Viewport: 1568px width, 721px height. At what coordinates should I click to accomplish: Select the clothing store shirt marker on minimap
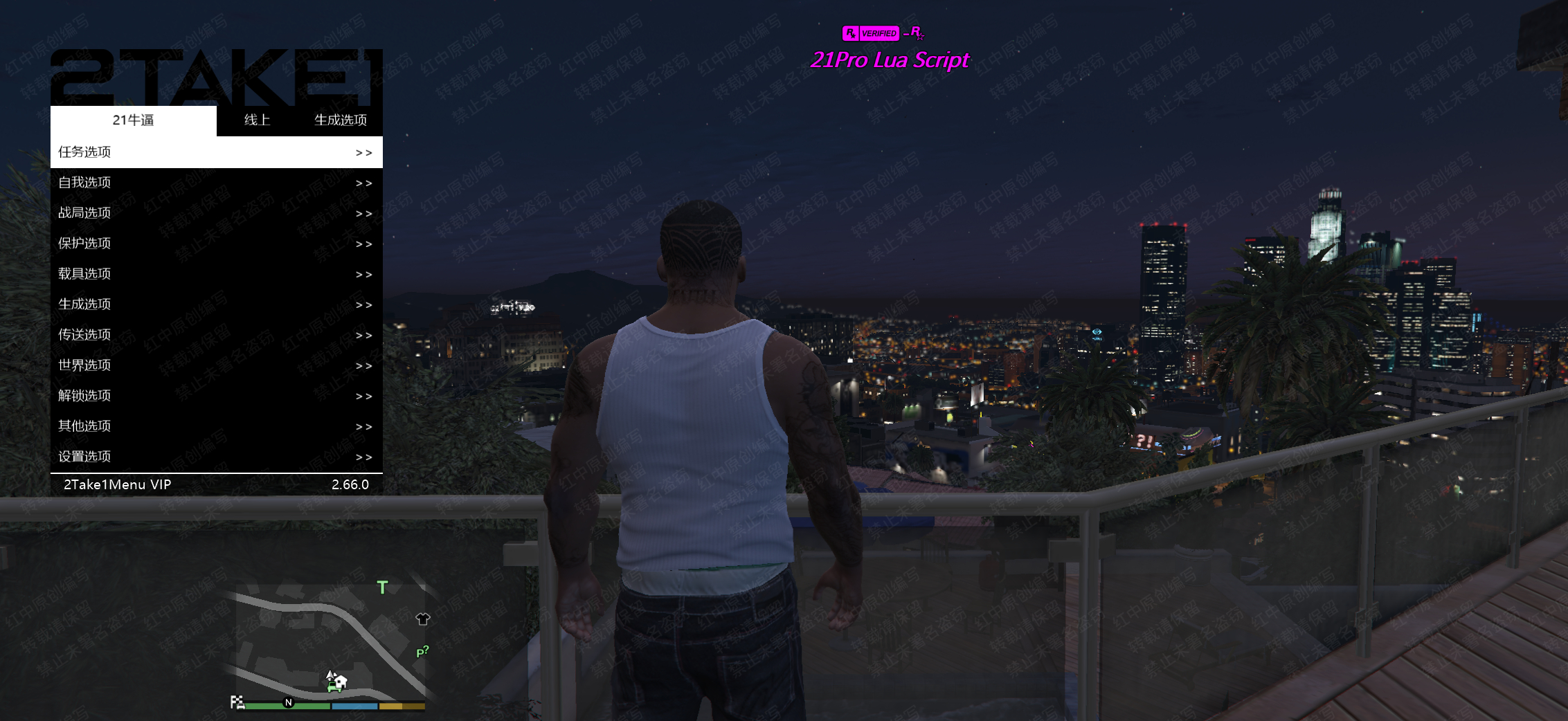point(422,619)
